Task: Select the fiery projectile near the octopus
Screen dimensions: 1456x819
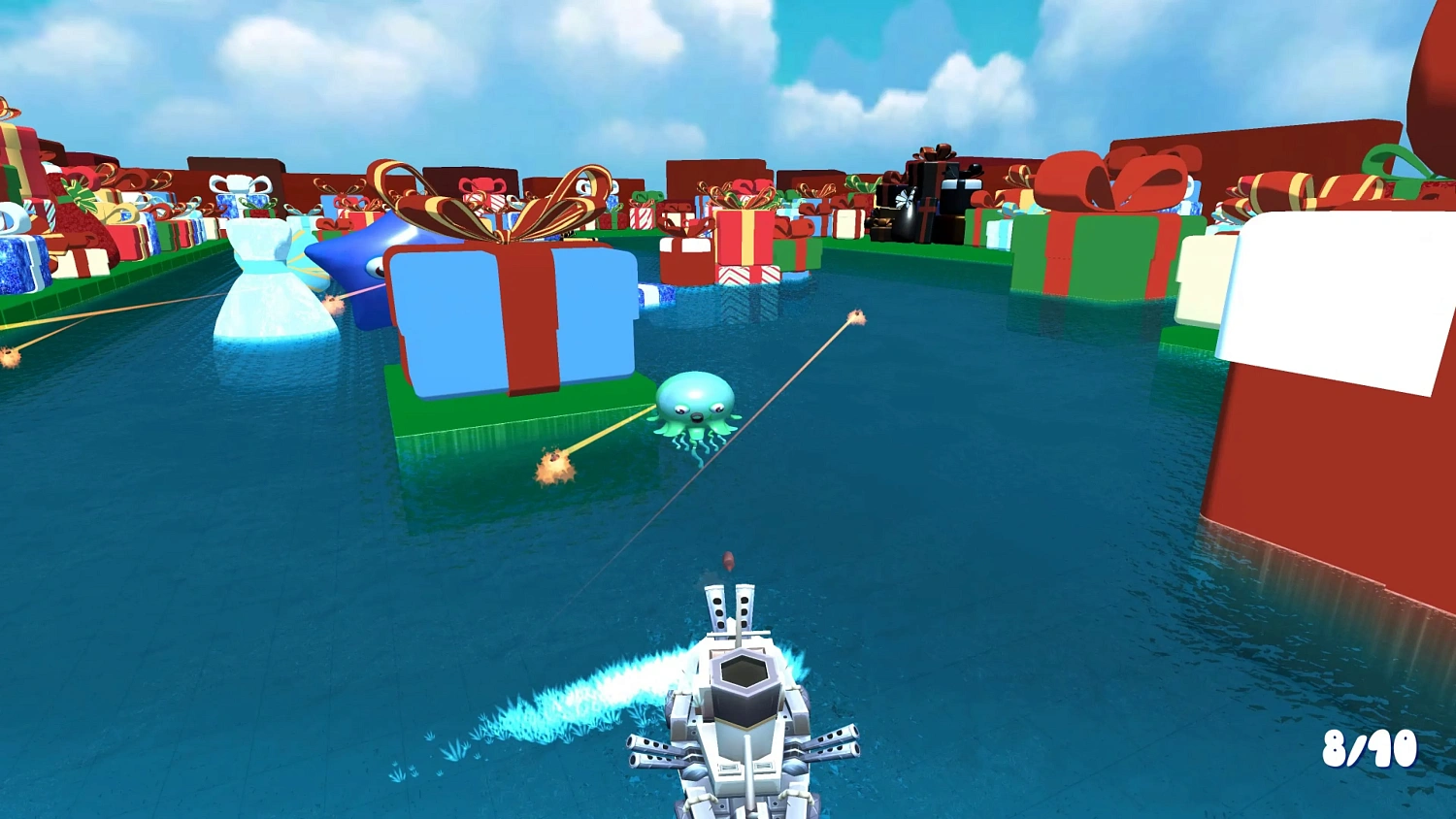Action: (x=550, y=466)
